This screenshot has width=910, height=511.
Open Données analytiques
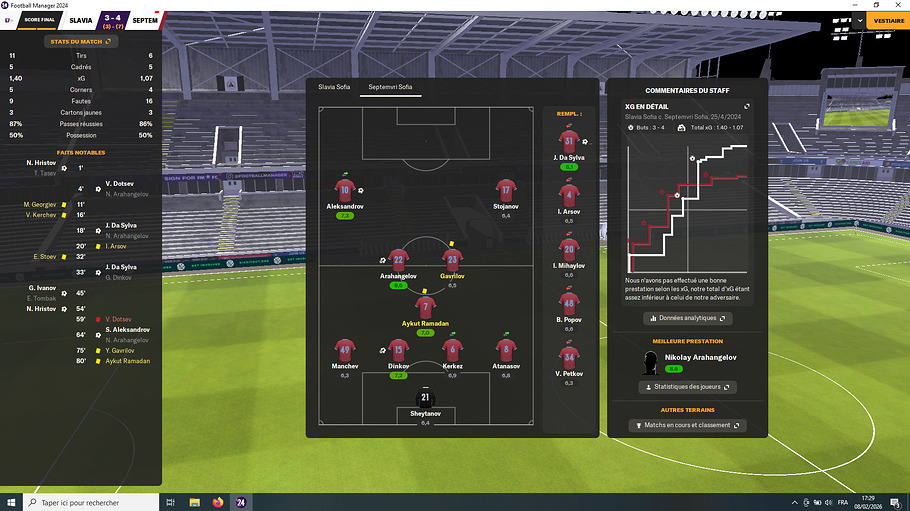point(687,318)
